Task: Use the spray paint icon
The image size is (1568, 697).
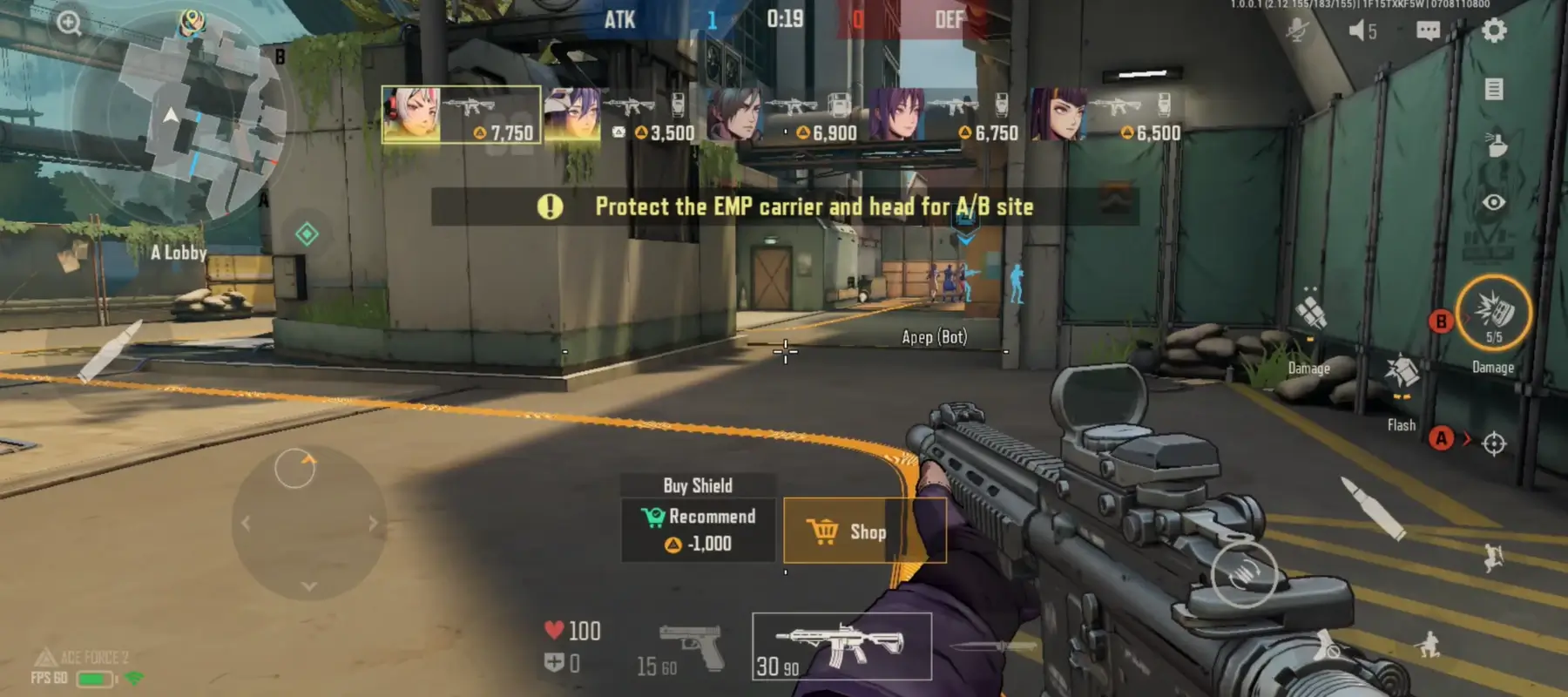Action: click(1497, 145)
